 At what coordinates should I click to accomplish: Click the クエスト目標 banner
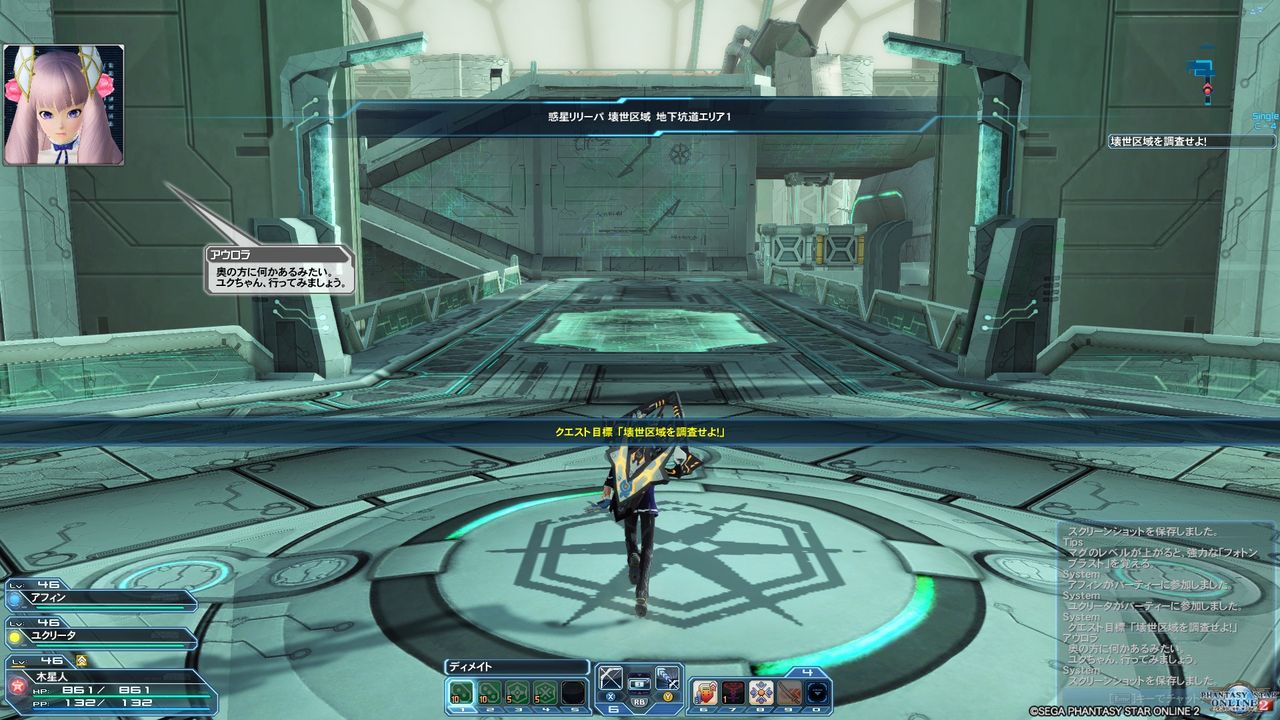click(x=640, y=434)
